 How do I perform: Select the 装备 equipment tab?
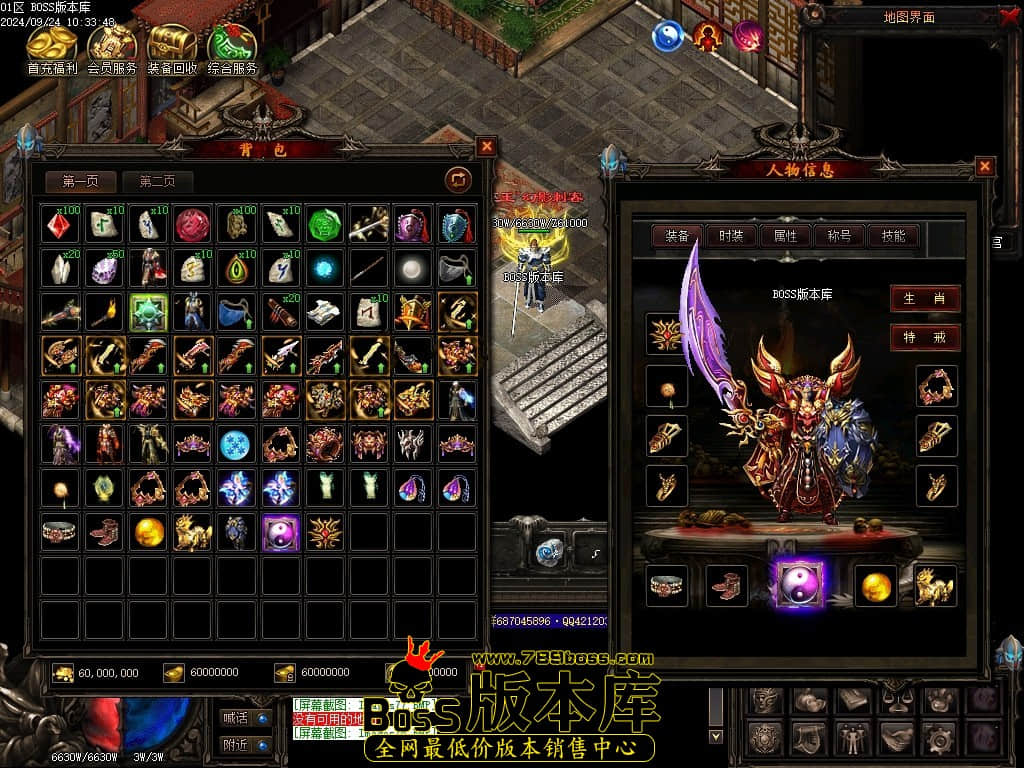677,236
